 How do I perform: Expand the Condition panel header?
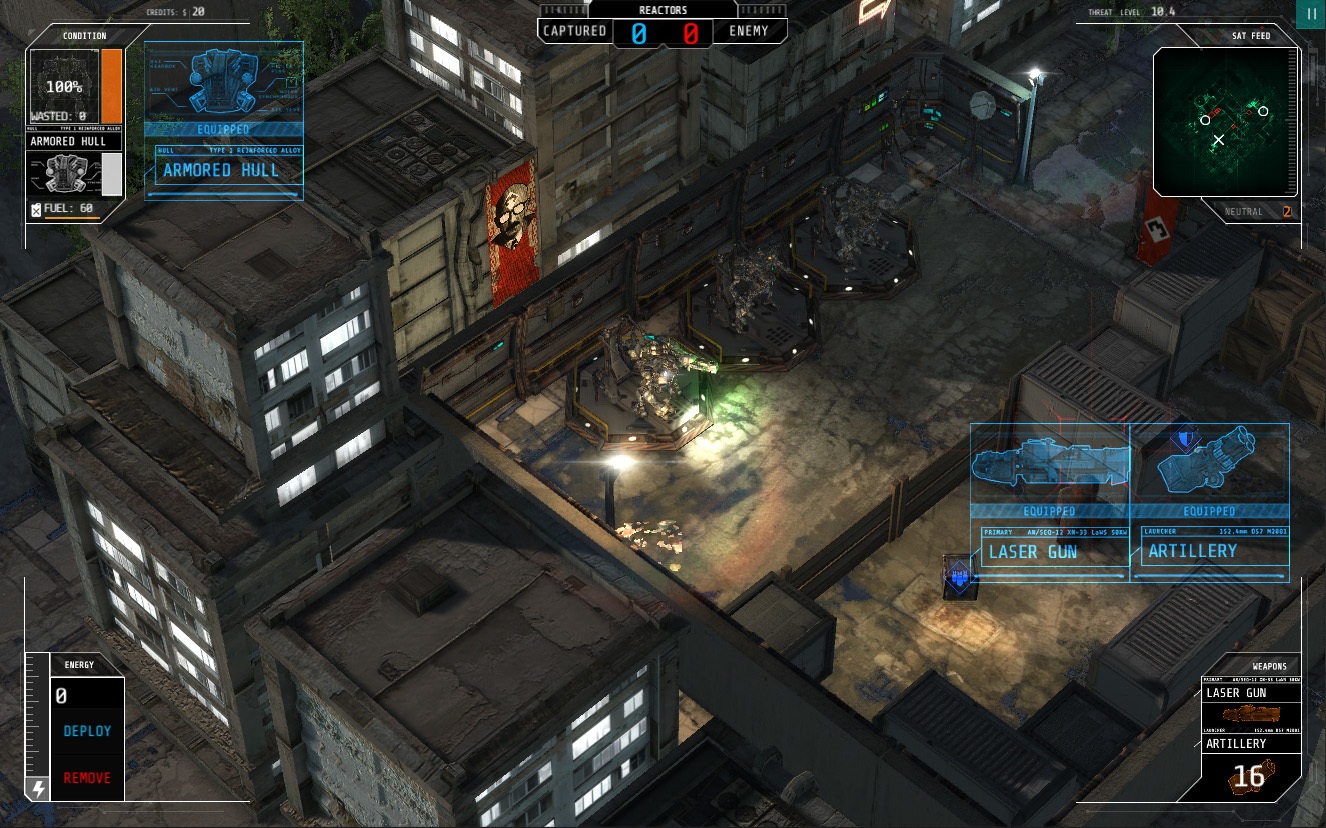pos(85,36)
